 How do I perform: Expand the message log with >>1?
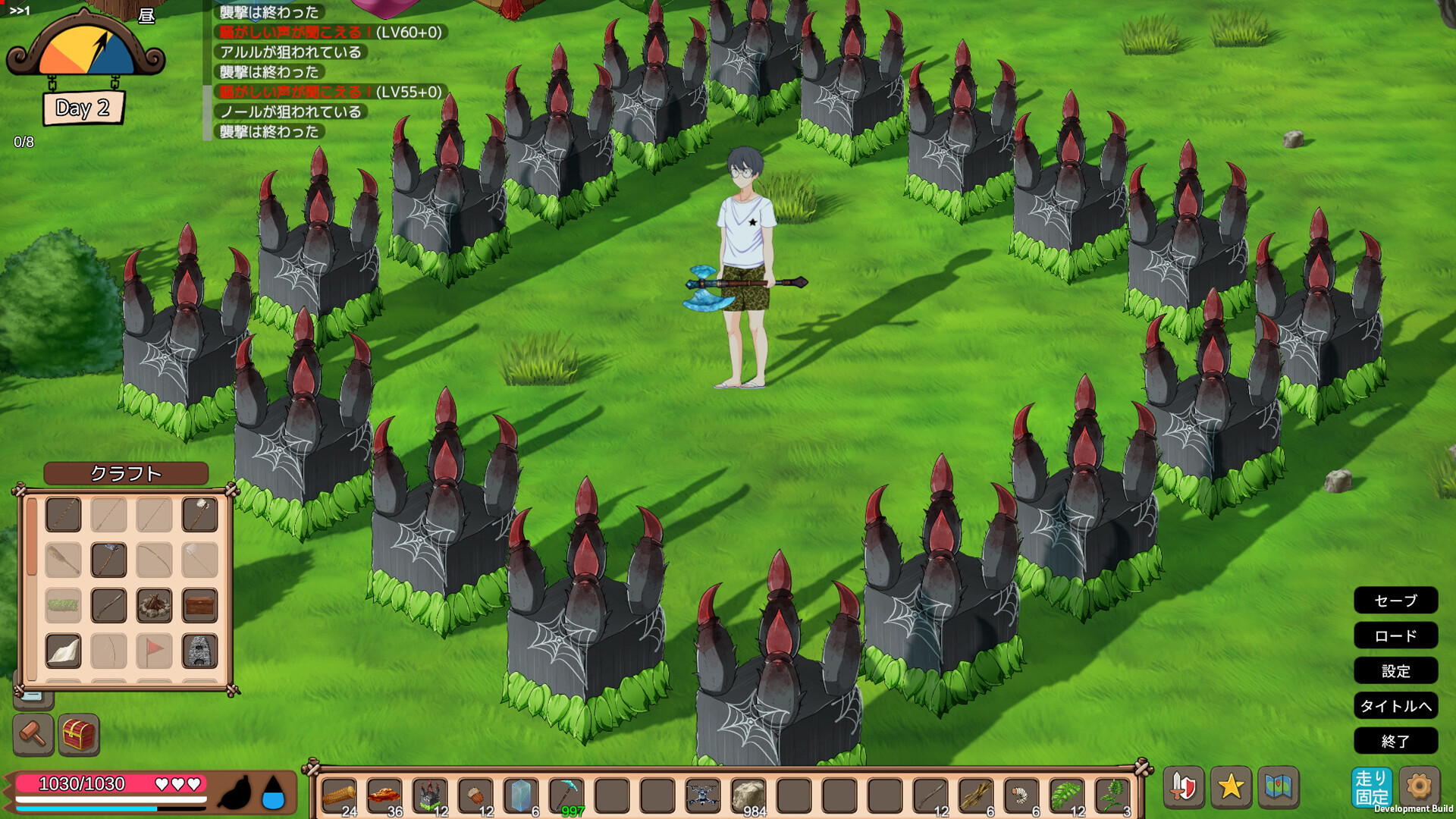click(20, 11)
